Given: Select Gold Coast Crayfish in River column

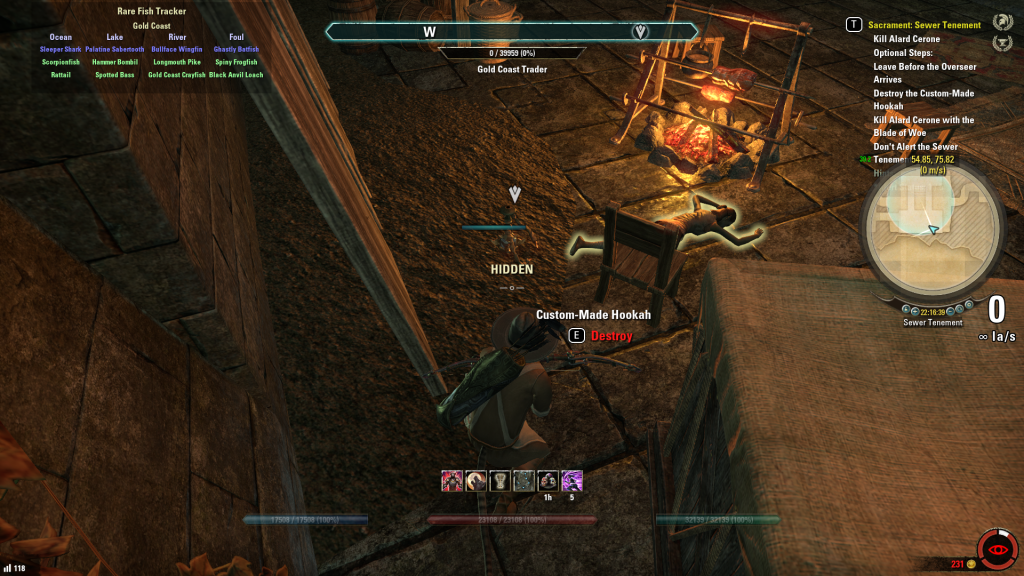Looking at the screenshot, I should click(176, 75).
